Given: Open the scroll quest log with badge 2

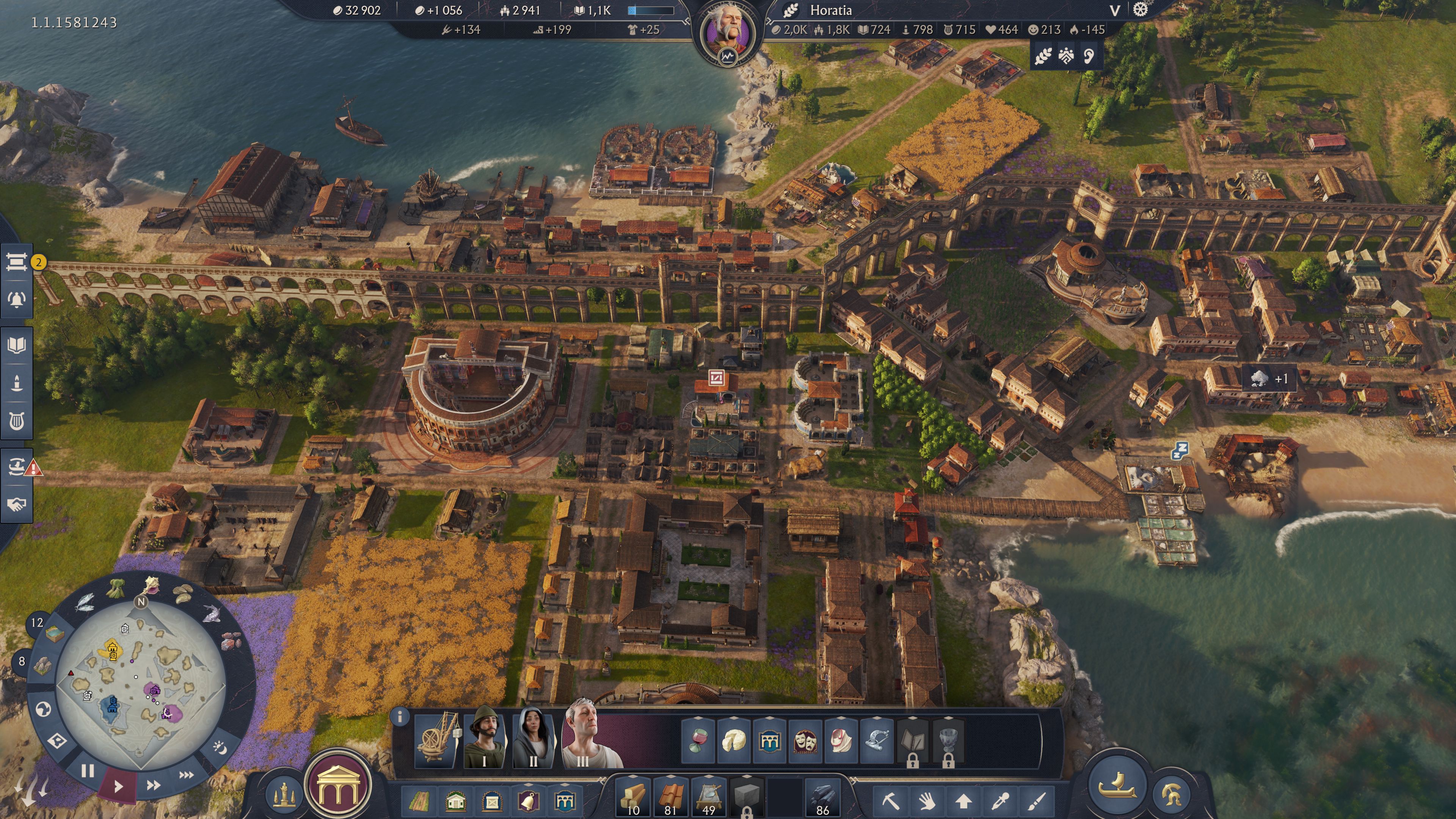Looking at the screenshot, I should (x=16, y=262).
